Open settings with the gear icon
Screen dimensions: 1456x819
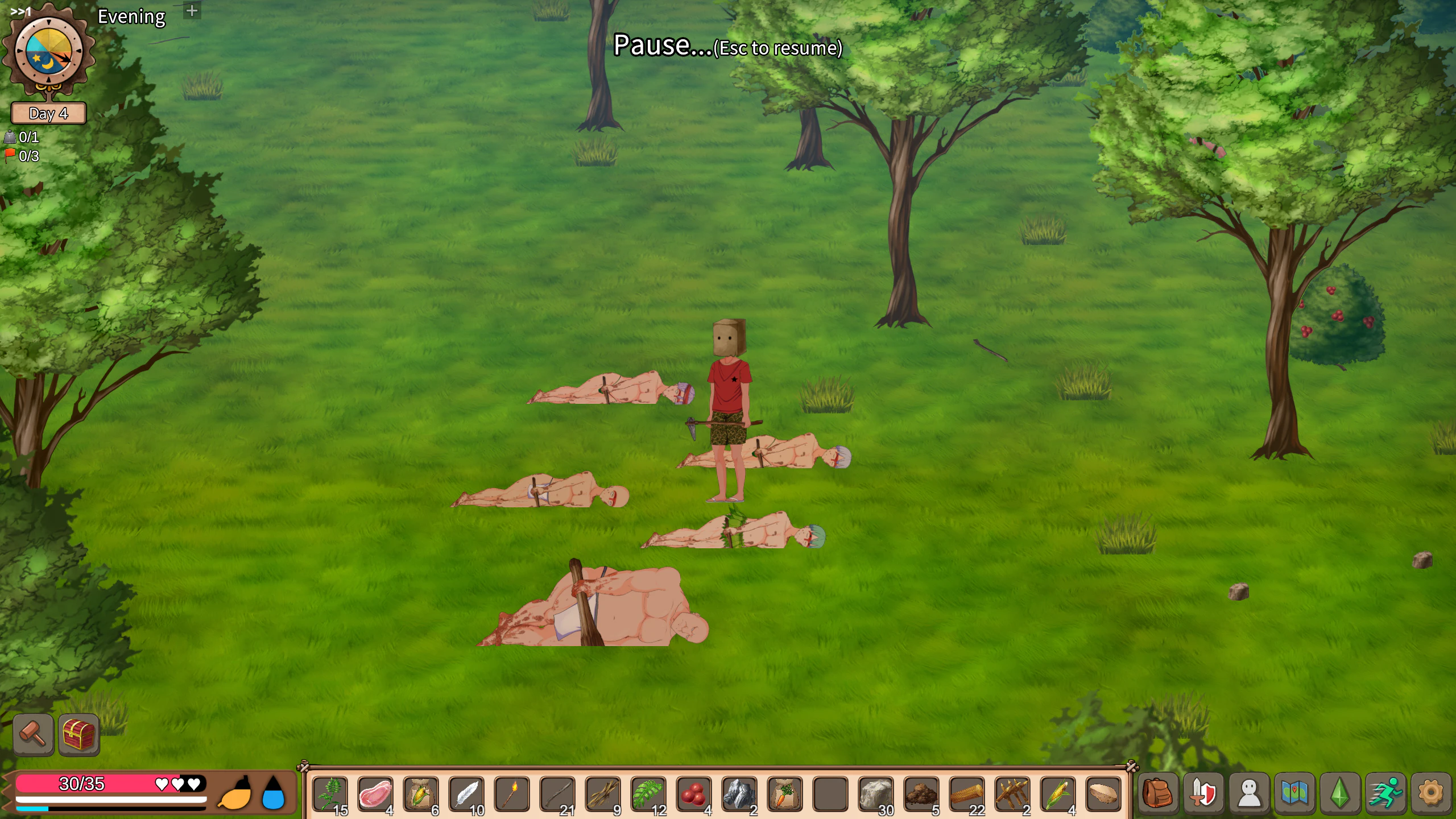(1431, 793)
